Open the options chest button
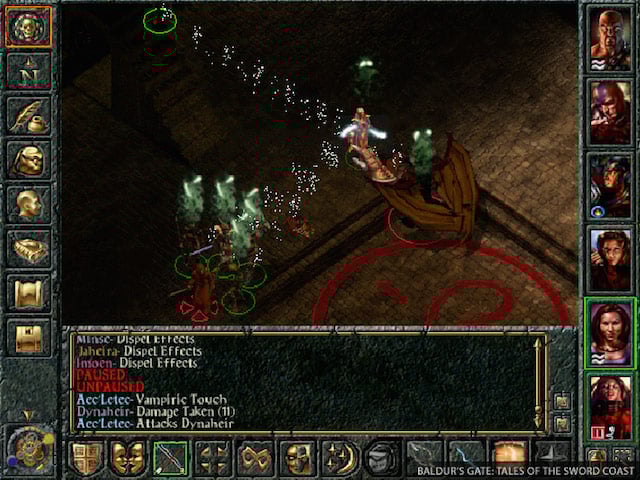This screenshot has height=480, width=640. [x=29, y=337]
